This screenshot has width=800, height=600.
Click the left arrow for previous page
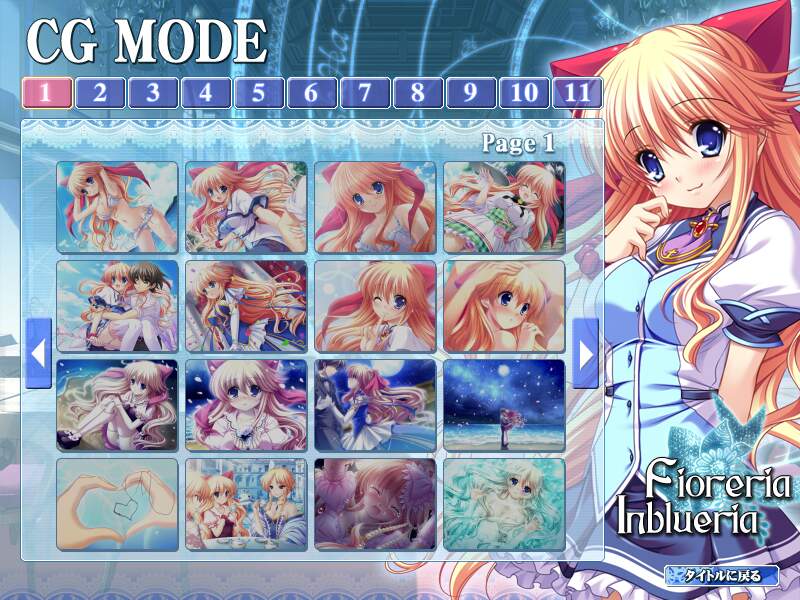(39, 353)
